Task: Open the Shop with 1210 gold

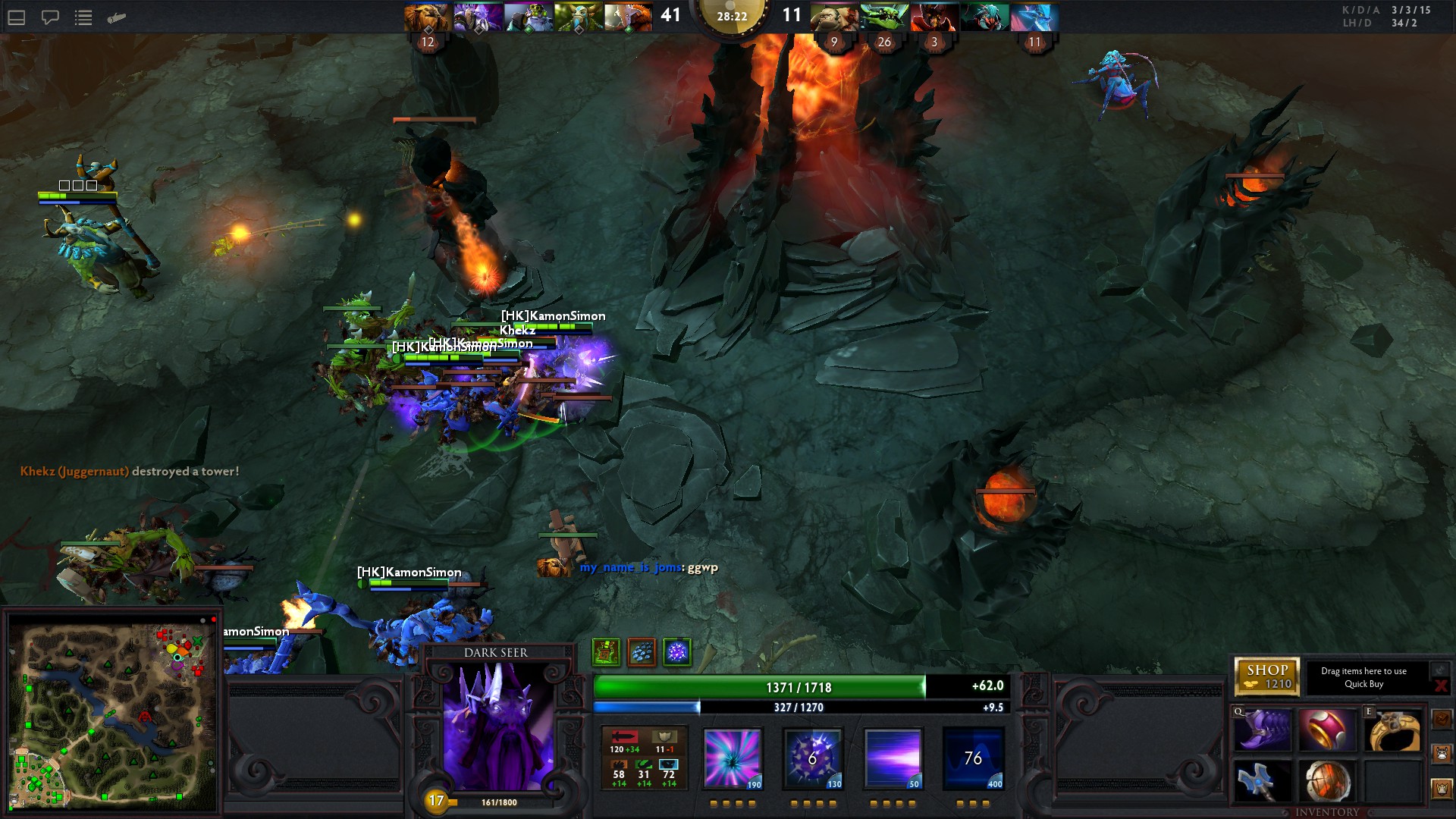Action: [x=1266, y=676]
